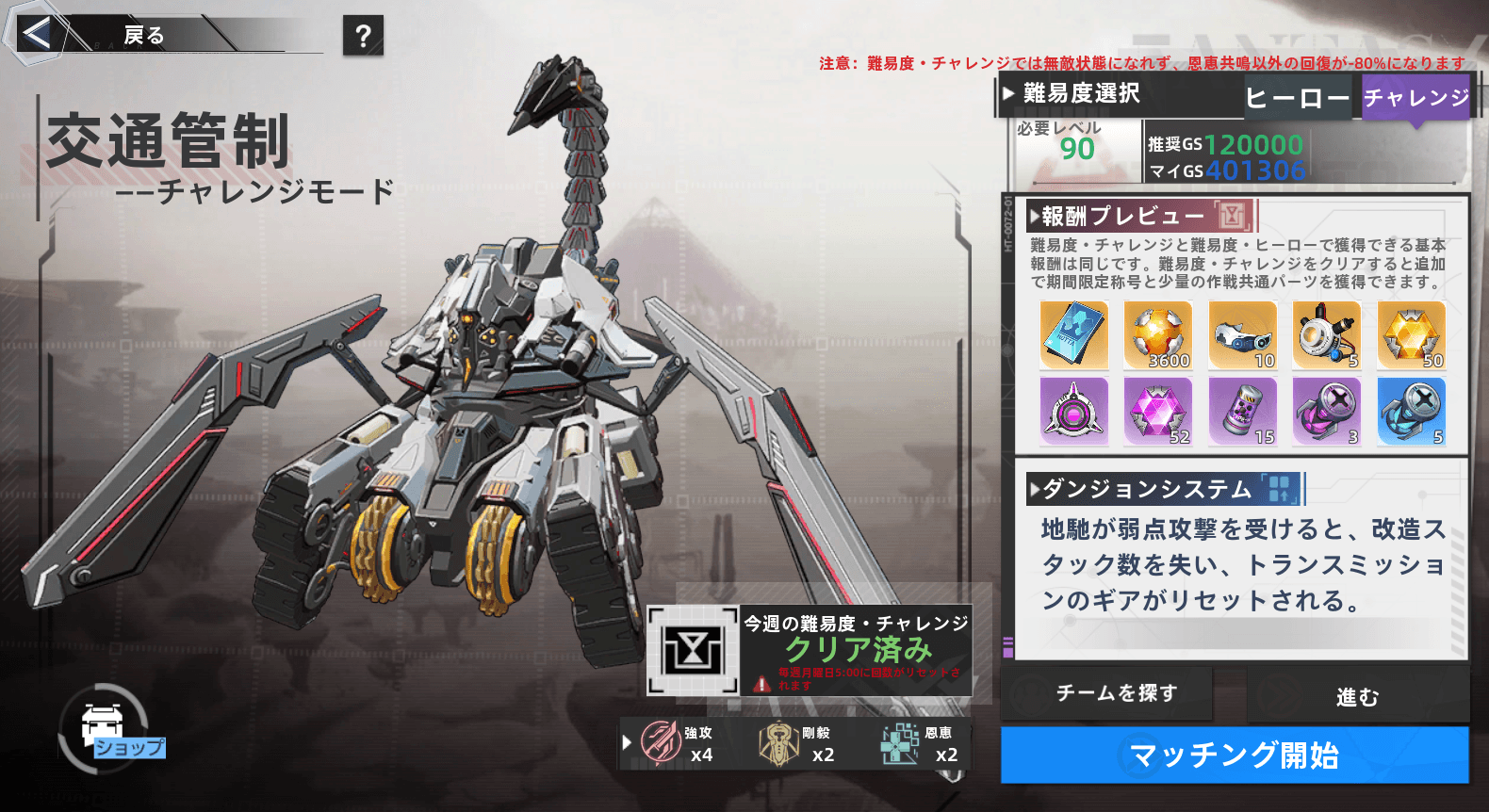Expand the resonance bar arrow
Image resolution: width=1489 pixels, height=812 pixels.
point(627,742)
